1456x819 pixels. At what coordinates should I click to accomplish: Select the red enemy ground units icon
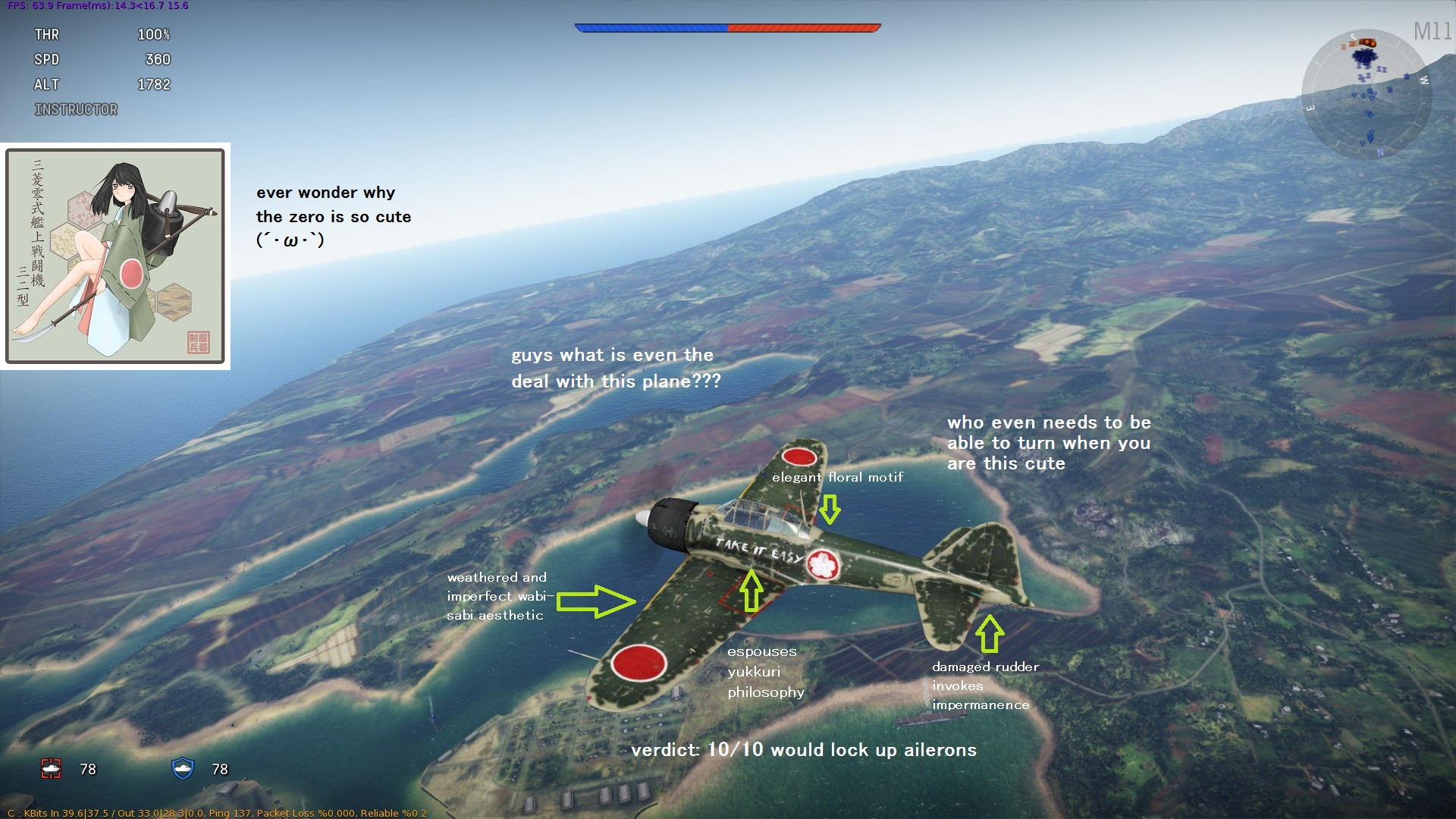point(51,769)
